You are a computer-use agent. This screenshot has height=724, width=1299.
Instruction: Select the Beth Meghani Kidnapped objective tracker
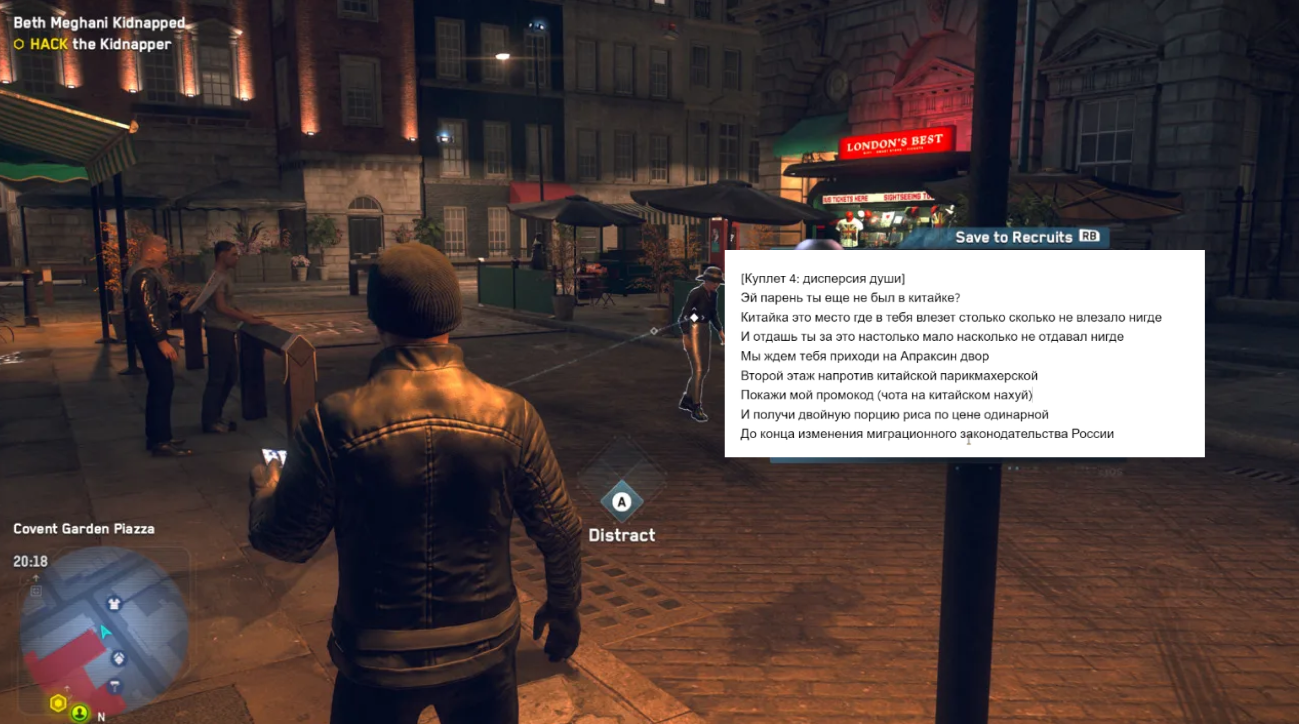coord(99,22)
